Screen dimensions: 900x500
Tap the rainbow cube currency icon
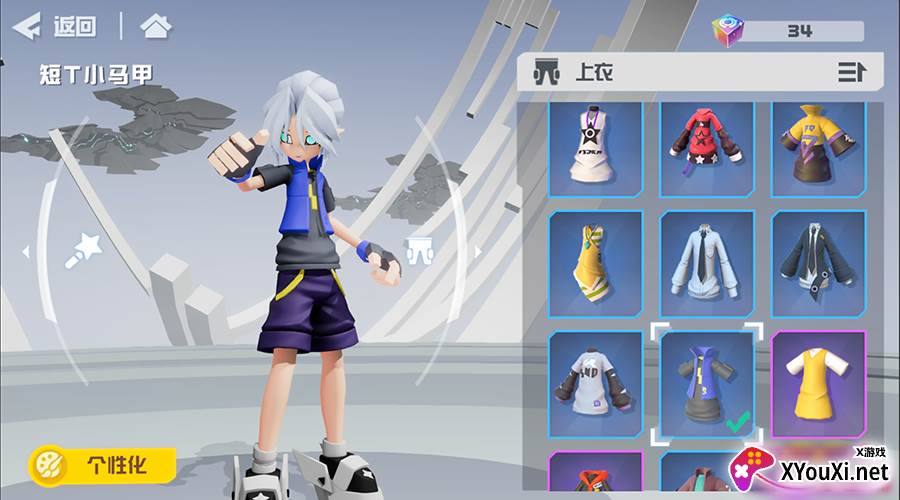pyautogui.click(x=728, y=30)
